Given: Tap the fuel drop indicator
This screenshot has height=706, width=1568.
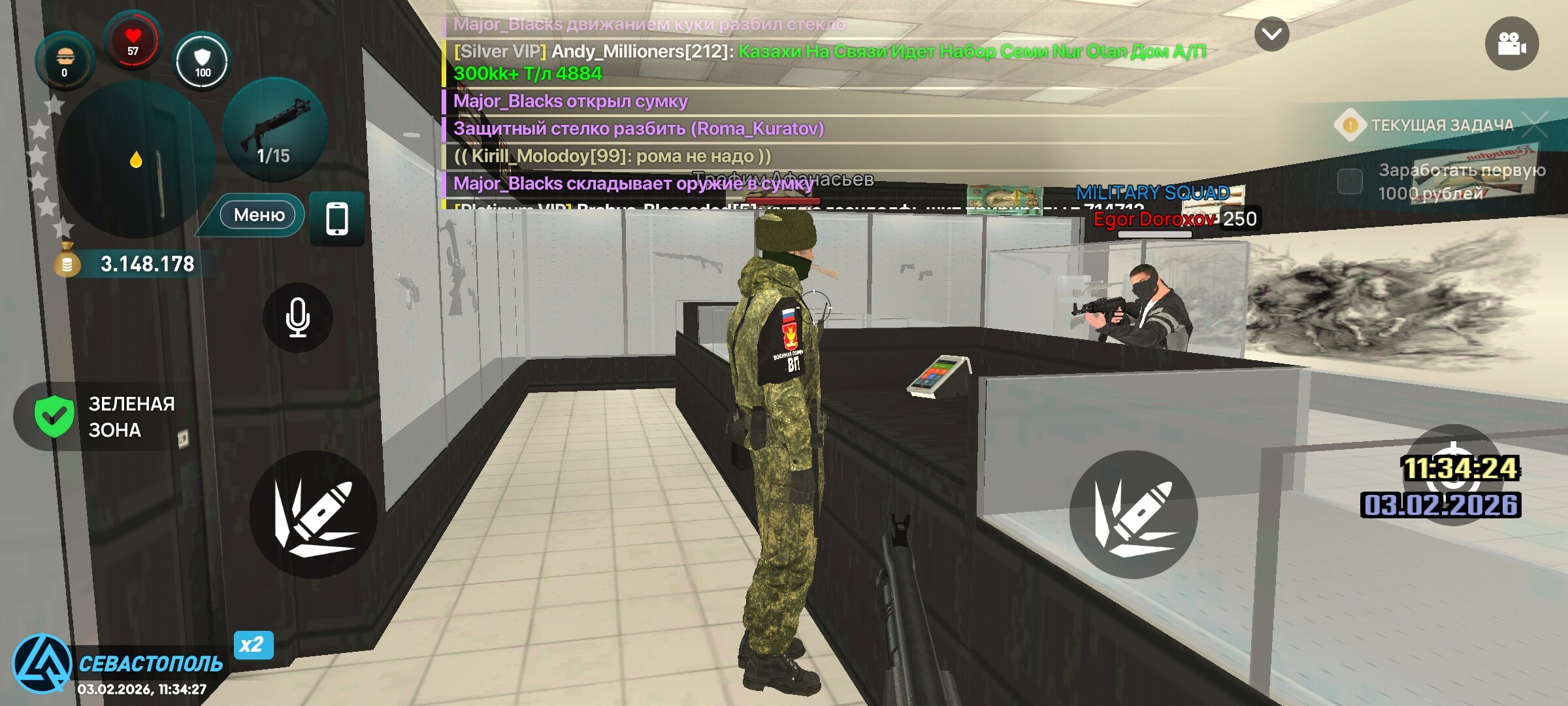Looking at the screenshot, I should point(136,157).
